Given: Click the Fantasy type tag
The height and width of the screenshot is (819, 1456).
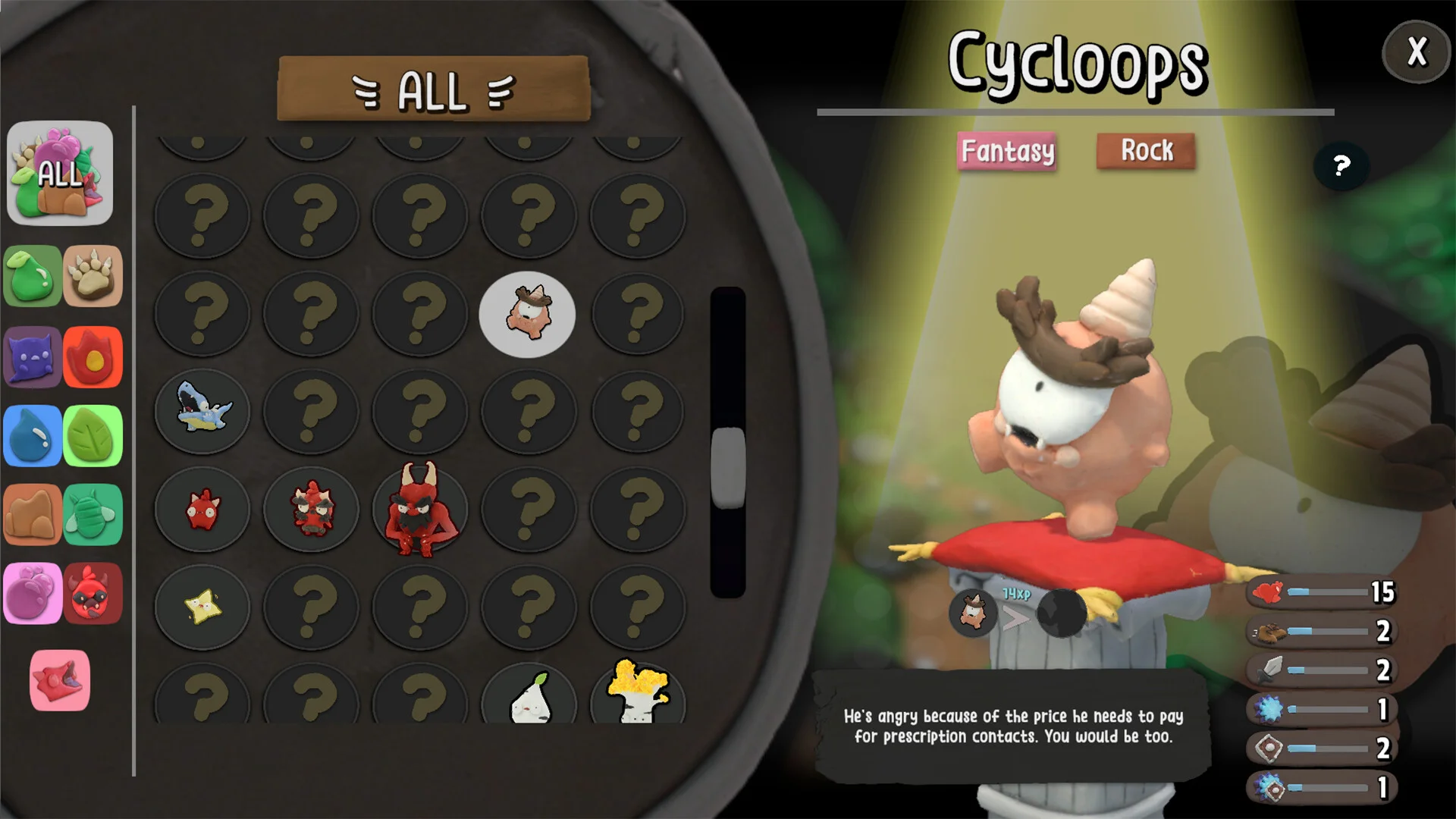Looking at the screenshot, I should coord(1007,151).
